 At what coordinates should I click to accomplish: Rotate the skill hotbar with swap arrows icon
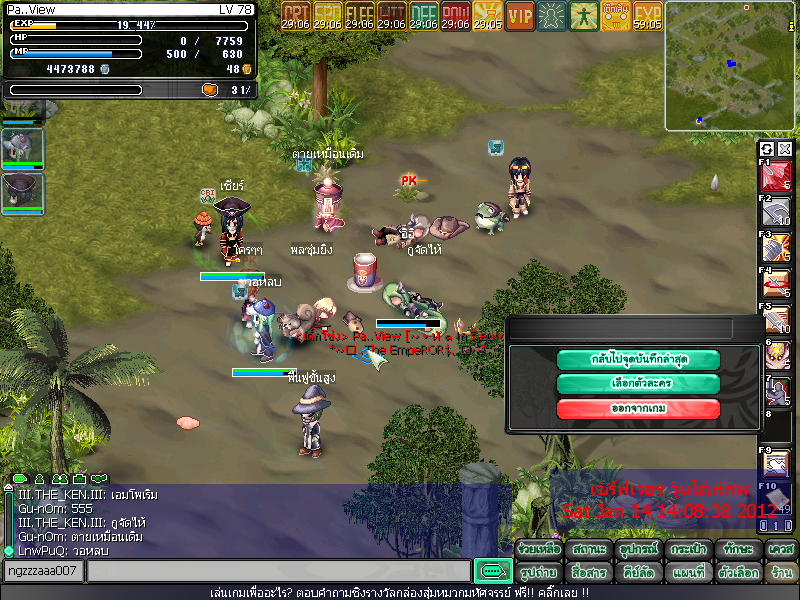[x=768, y=149]
